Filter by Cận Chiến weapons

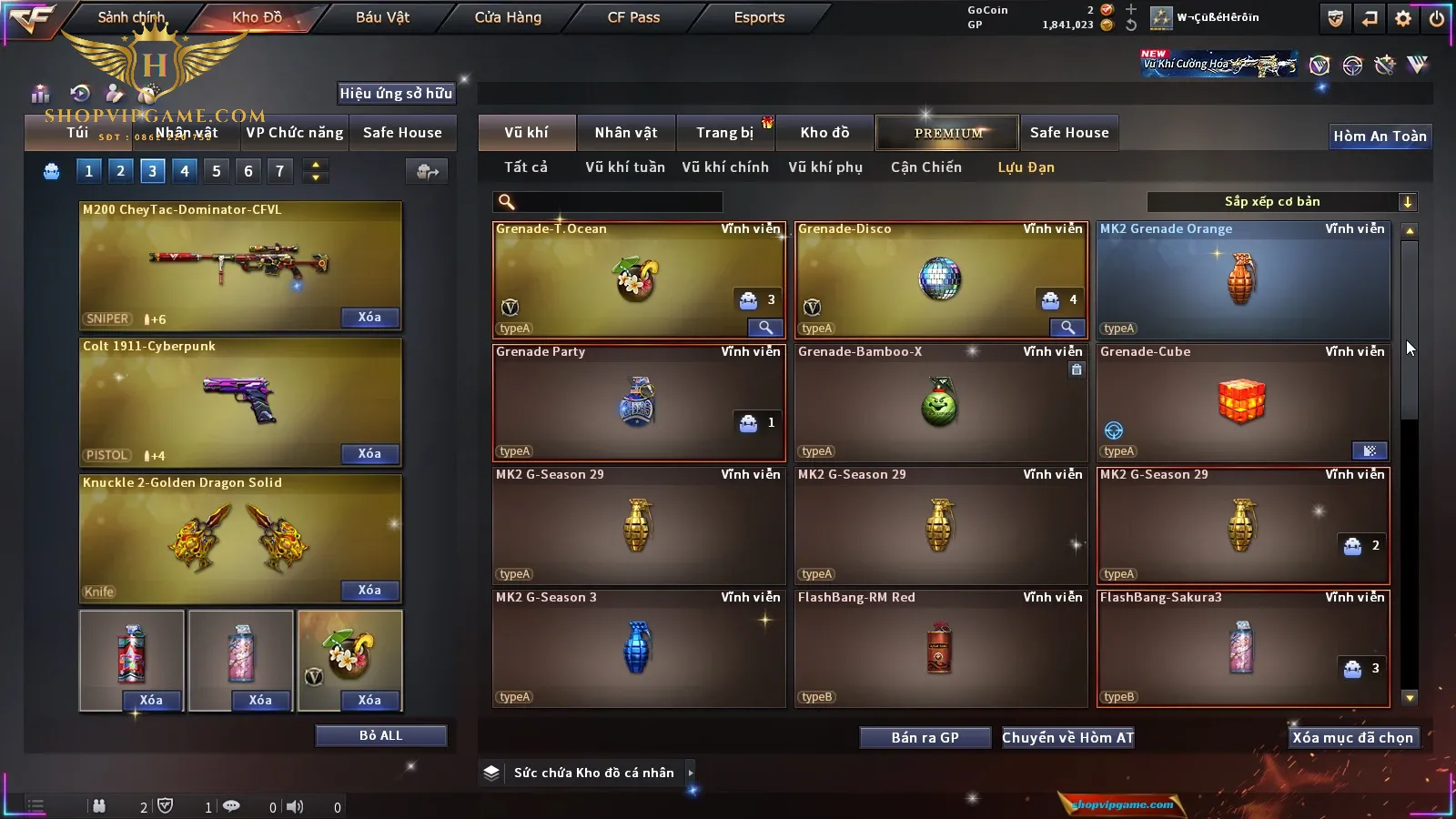click(925, 167)
